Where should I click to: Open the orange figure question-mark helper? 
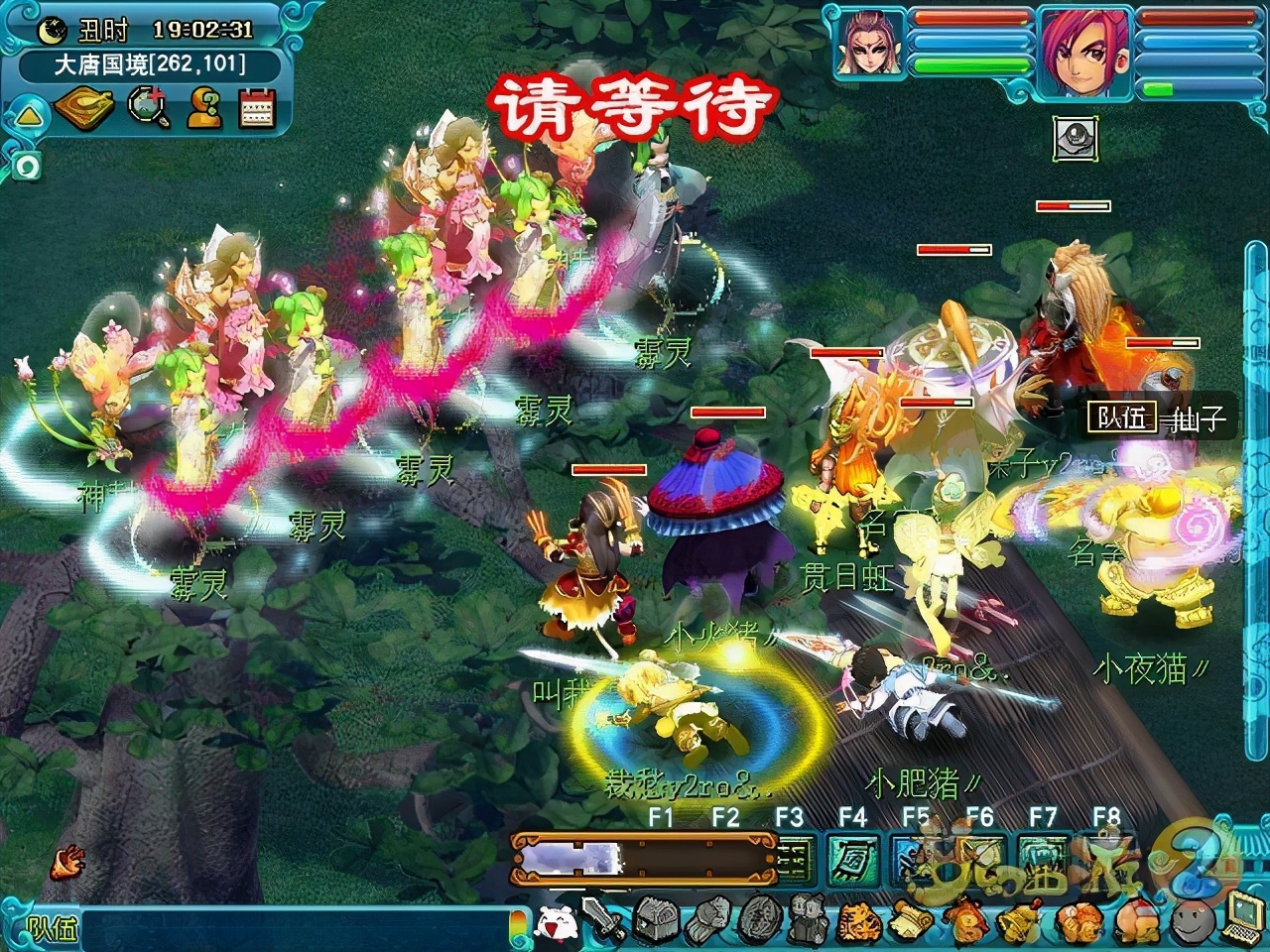[204, 107]
